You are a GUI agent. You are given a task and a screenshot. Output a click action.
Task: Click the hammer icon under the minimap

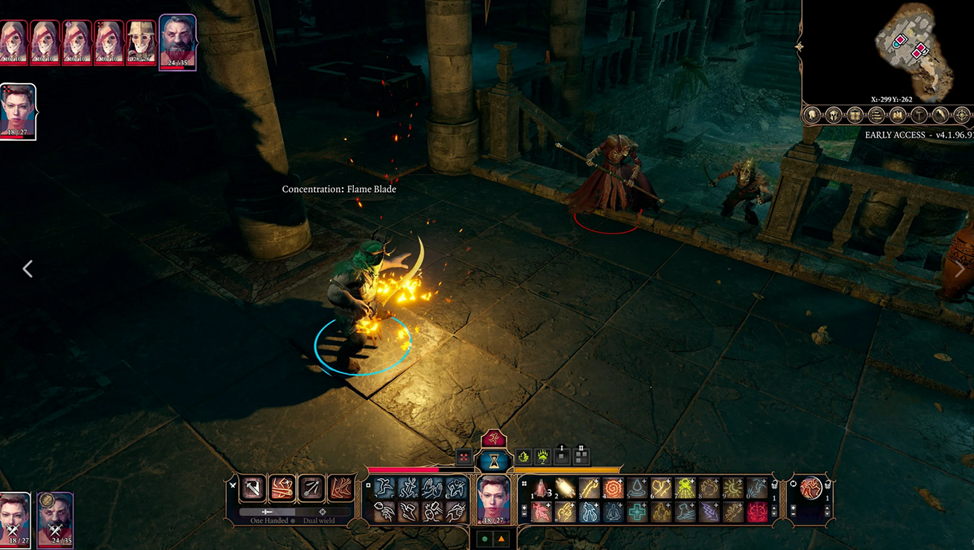[x=918, y=115]
